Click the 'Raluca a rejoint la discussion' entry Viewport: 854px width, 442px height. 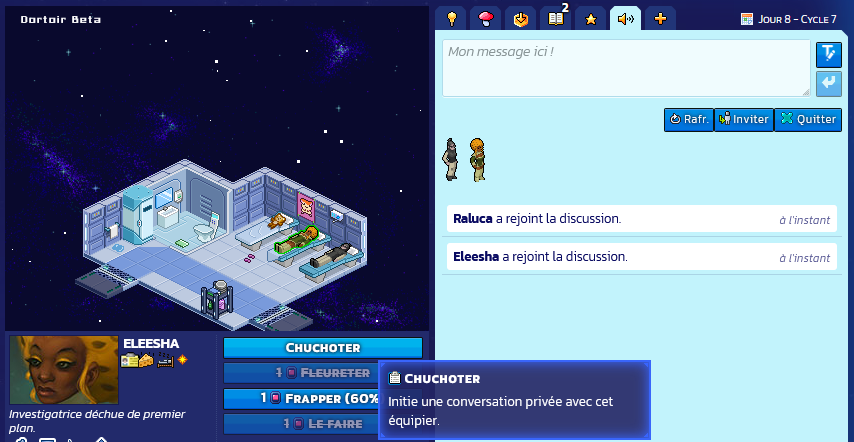click(x=640, y=219)
